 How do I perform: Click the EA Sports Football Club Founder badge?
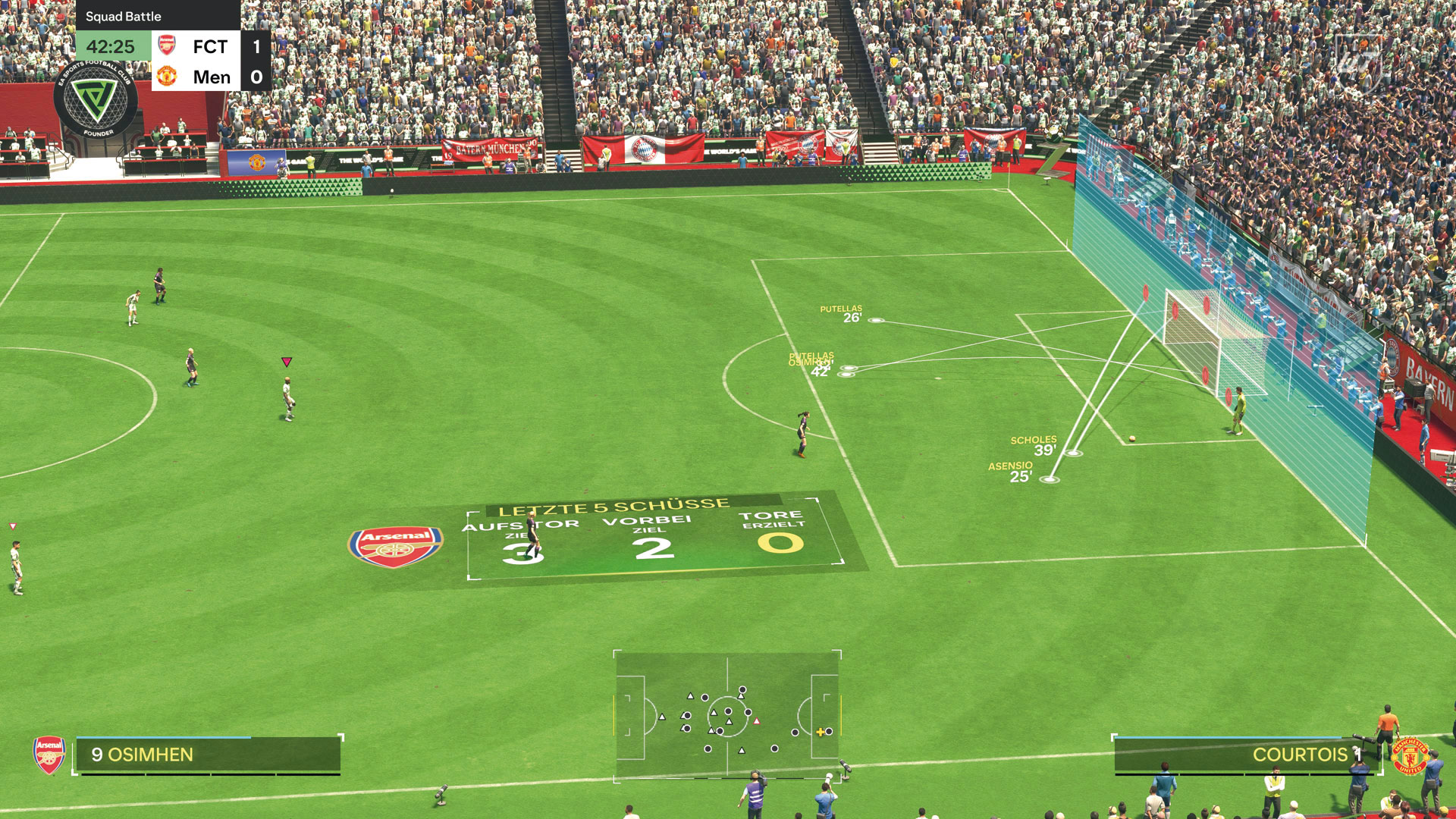96,99
